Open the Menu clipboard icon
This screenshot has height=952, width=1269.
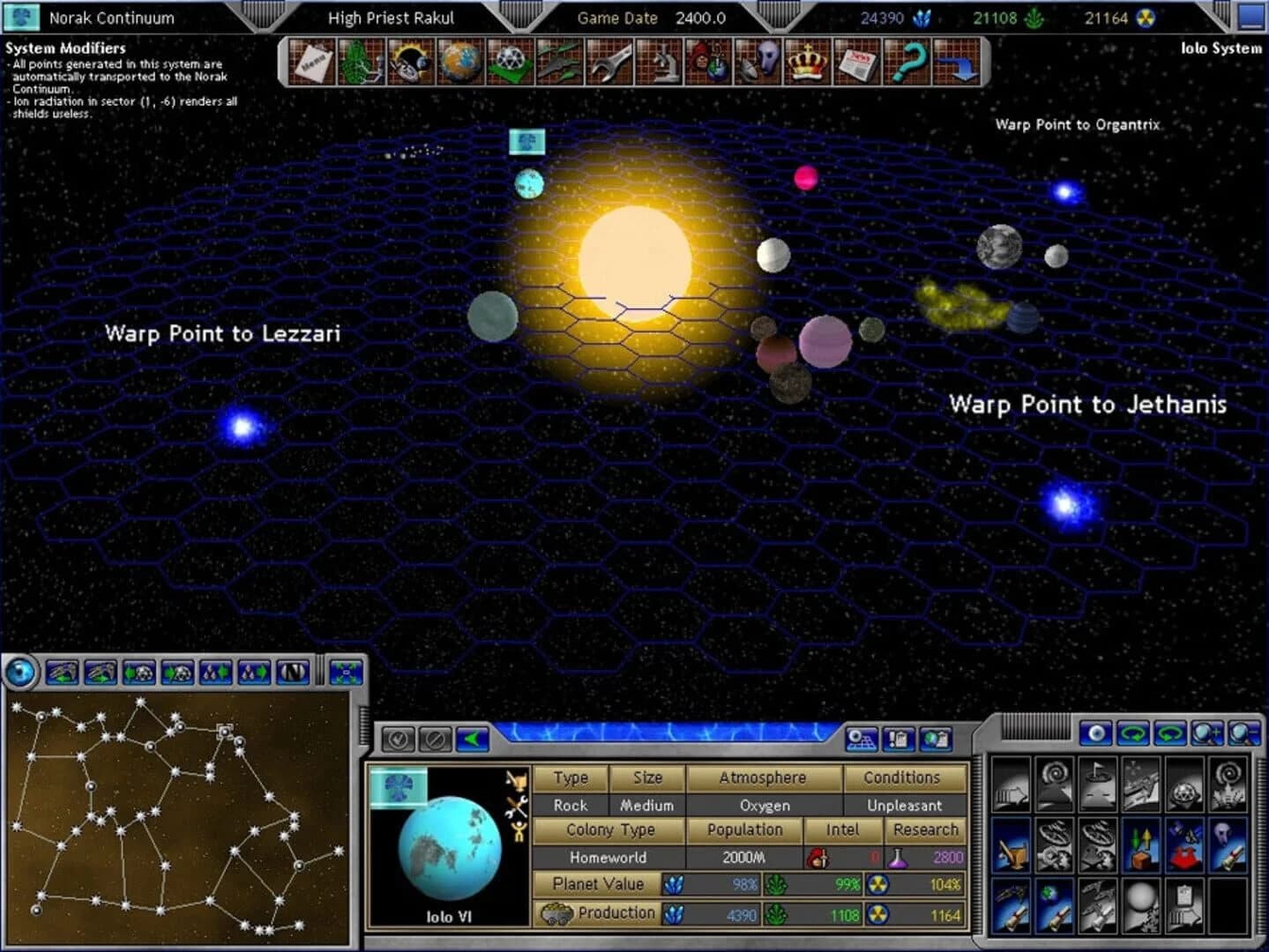click(312, 63)
